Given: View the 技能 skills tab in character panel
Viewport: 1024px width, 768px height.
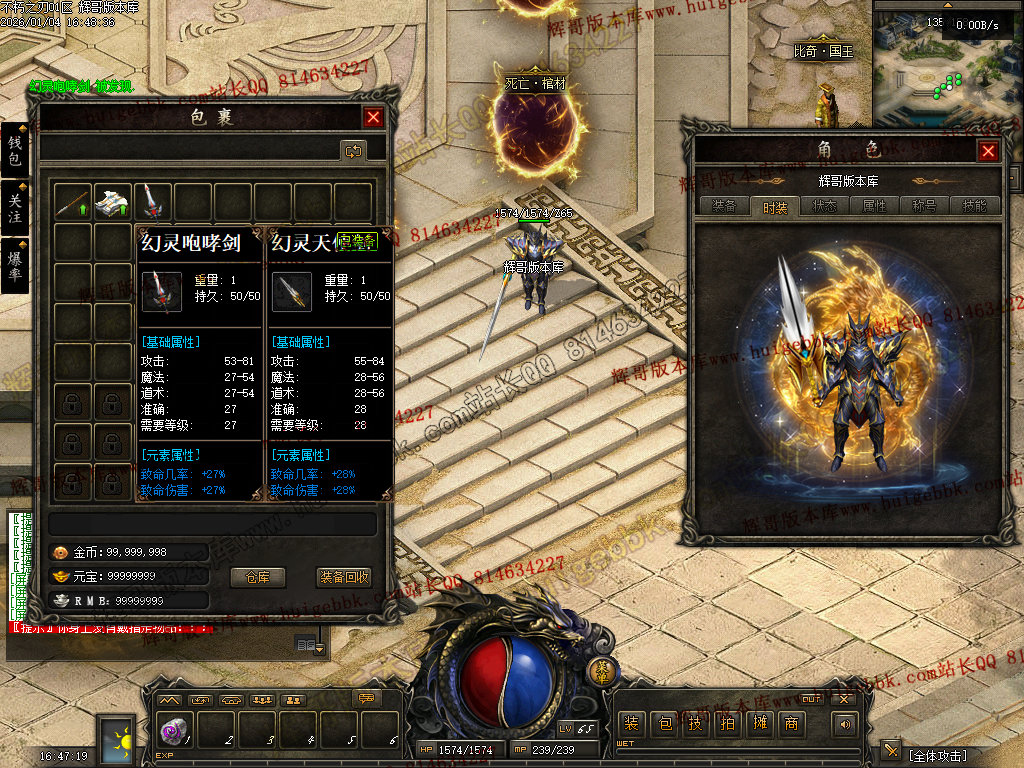Looking at the screenshot, I should coord(974,206).
